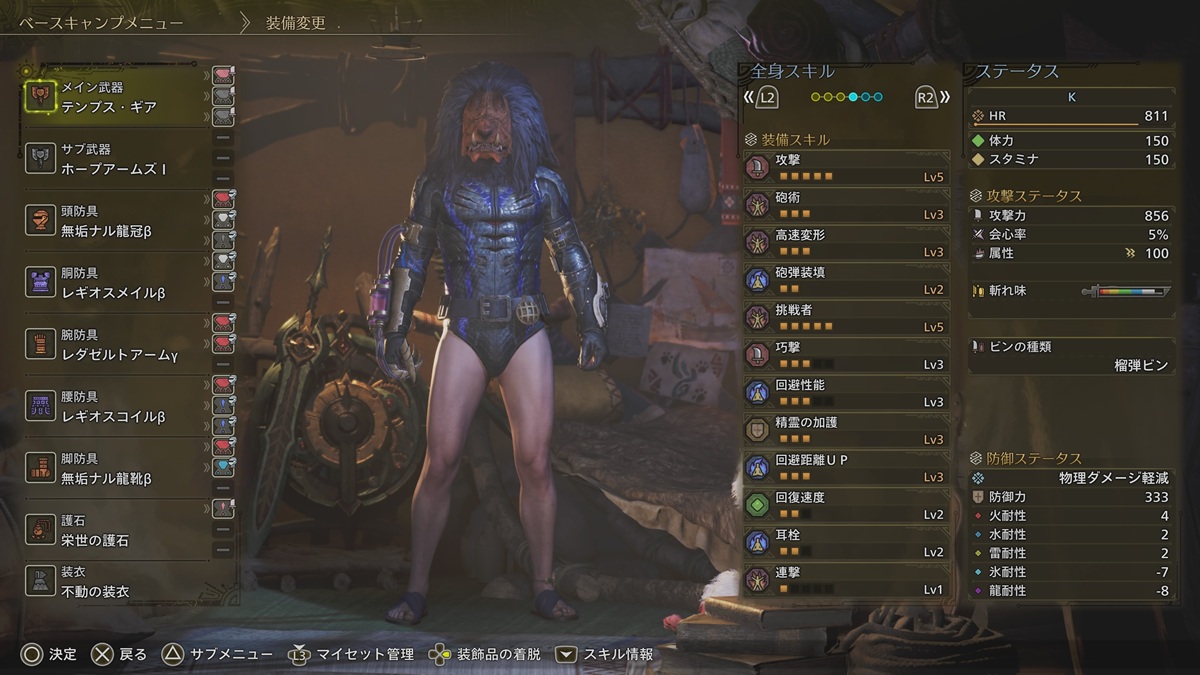Select the mantle 不動の装衣
Image resolution: width=1200 pixels, height=675 pixels.
(115, 584)
